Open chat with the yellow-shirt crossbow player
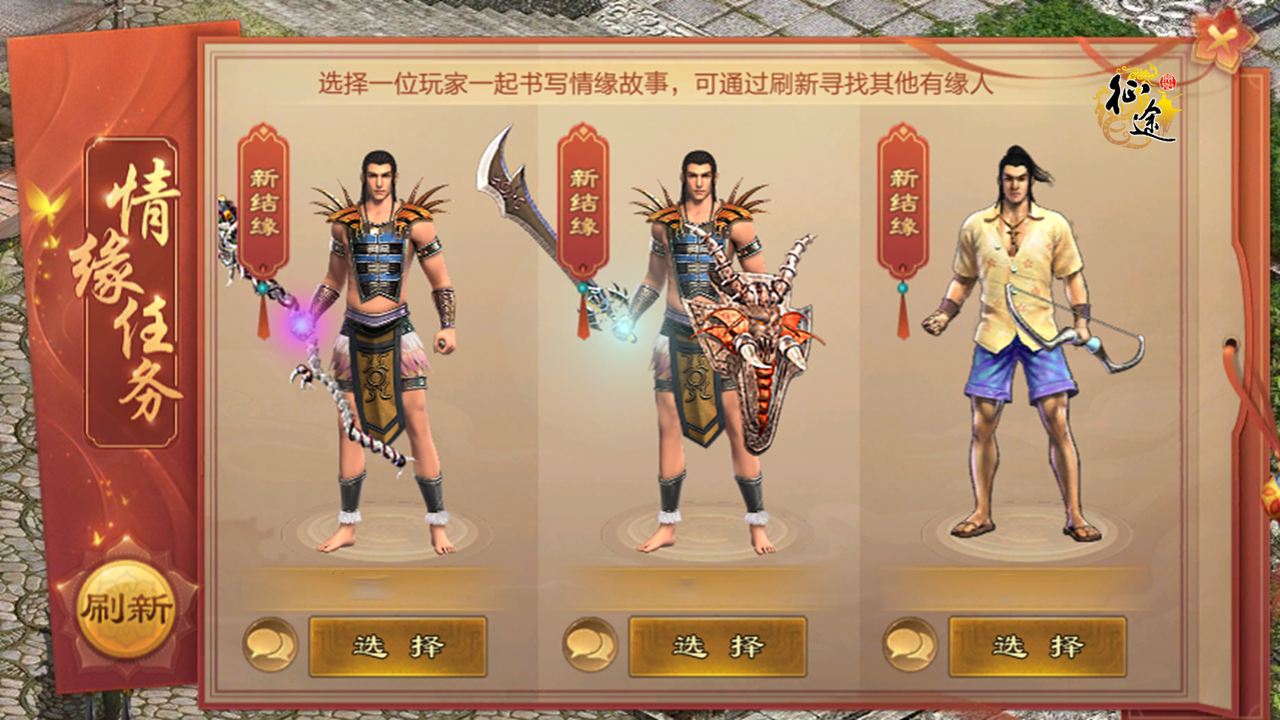The image size is (1280, 720). (x=910, y=645)
